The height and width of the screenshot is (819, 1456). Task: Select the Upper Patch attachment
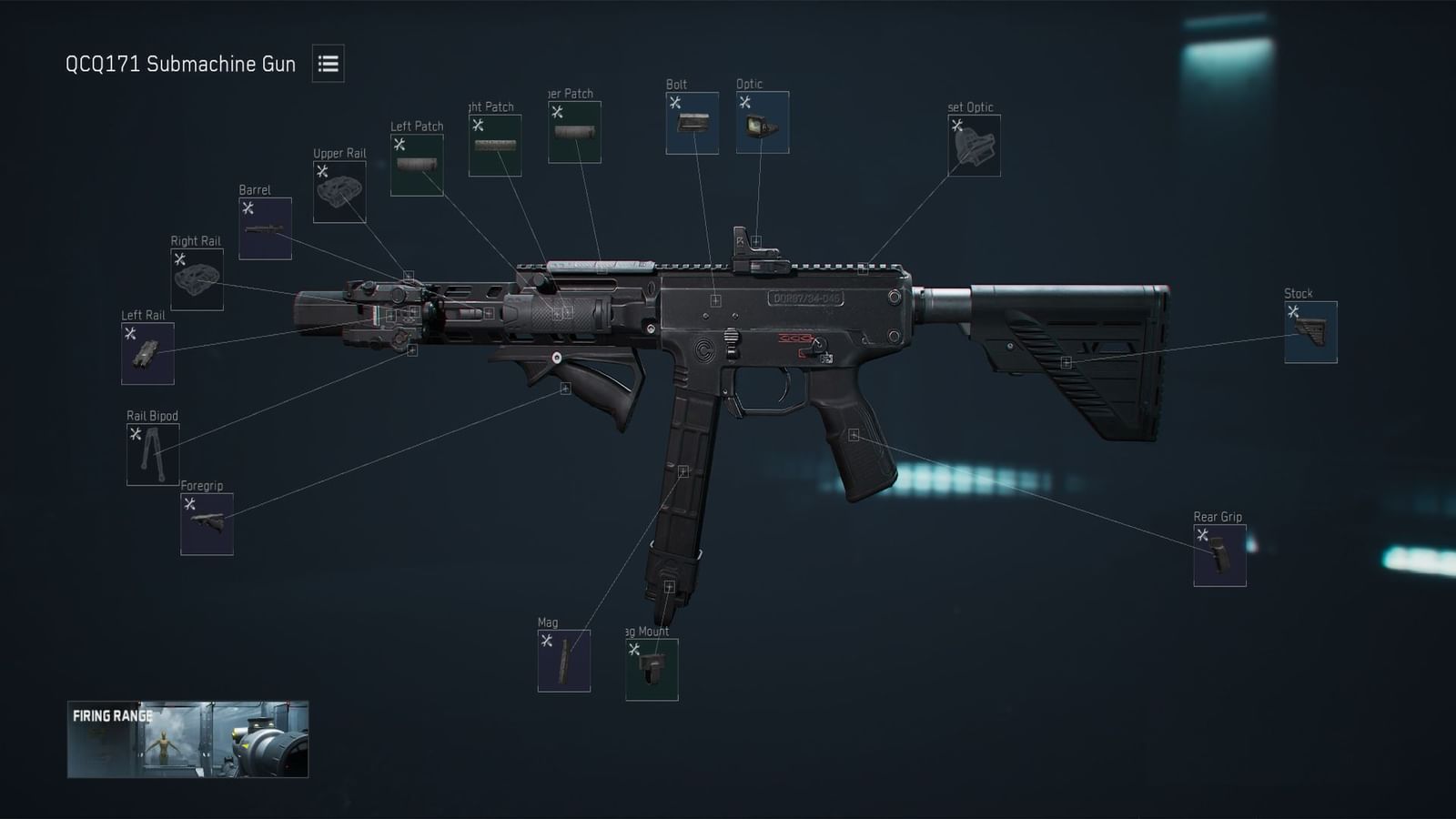click(x=575, y=134)
